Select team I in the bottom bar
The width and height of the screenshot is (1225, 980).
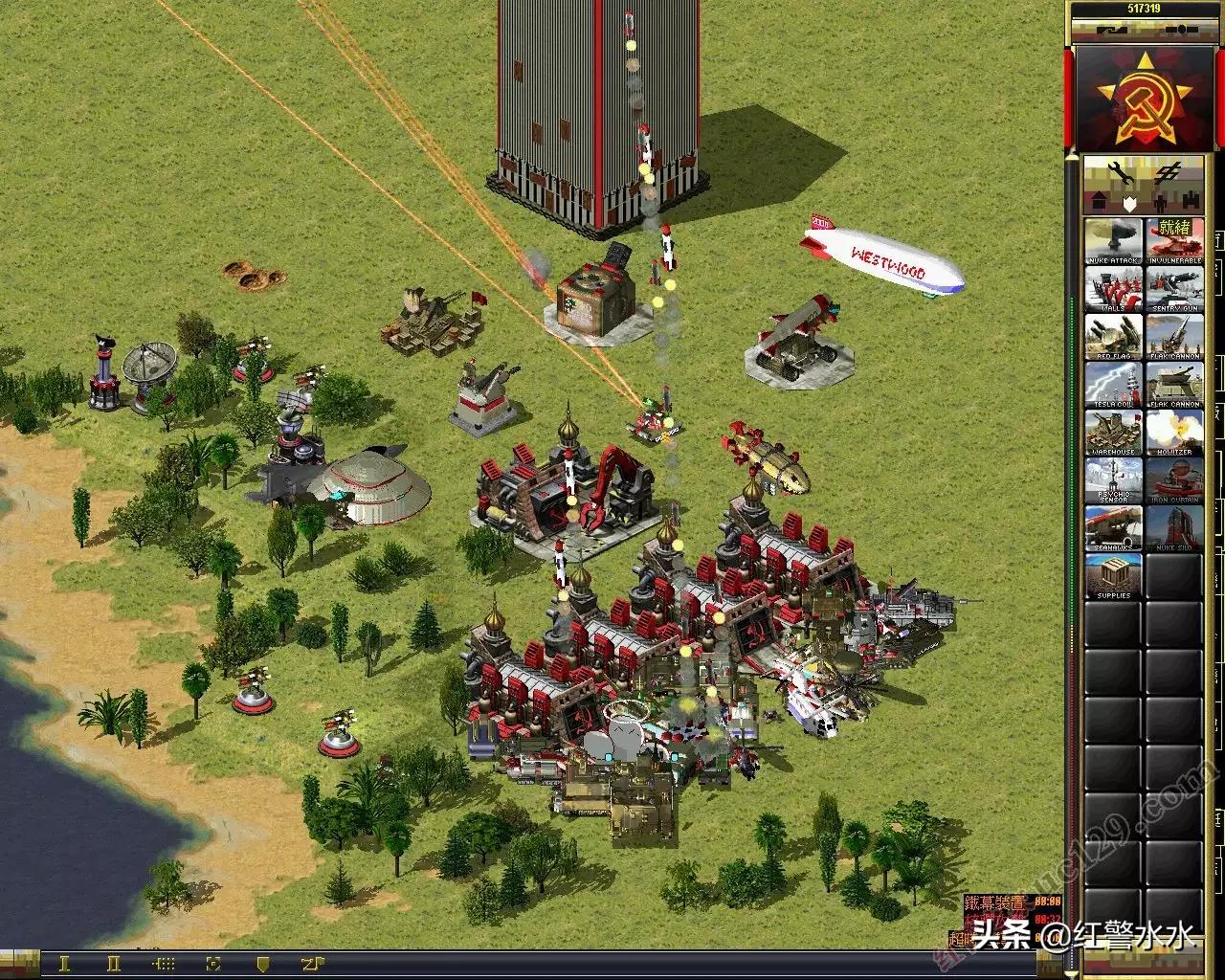coord(64,964)
